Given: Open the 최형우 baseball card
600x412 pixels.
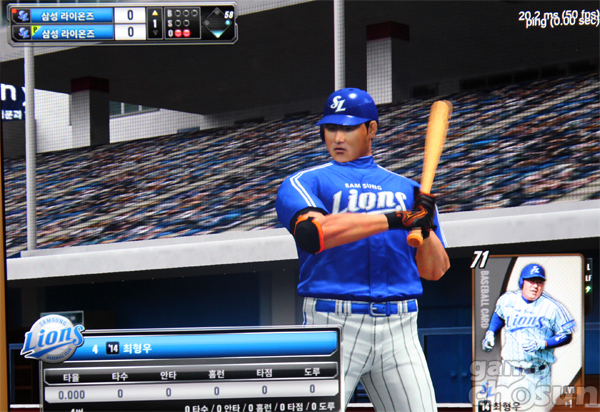Looking at the screenshot, I should point(527,332).
